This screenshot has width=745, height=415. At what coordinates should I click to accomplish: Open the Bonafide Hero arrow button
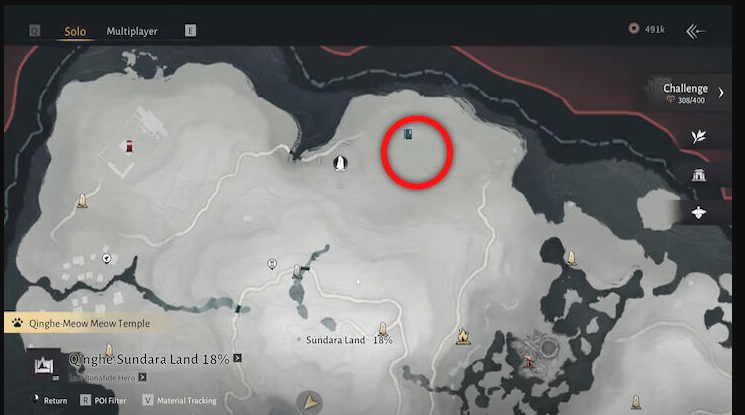coord(143,377)
